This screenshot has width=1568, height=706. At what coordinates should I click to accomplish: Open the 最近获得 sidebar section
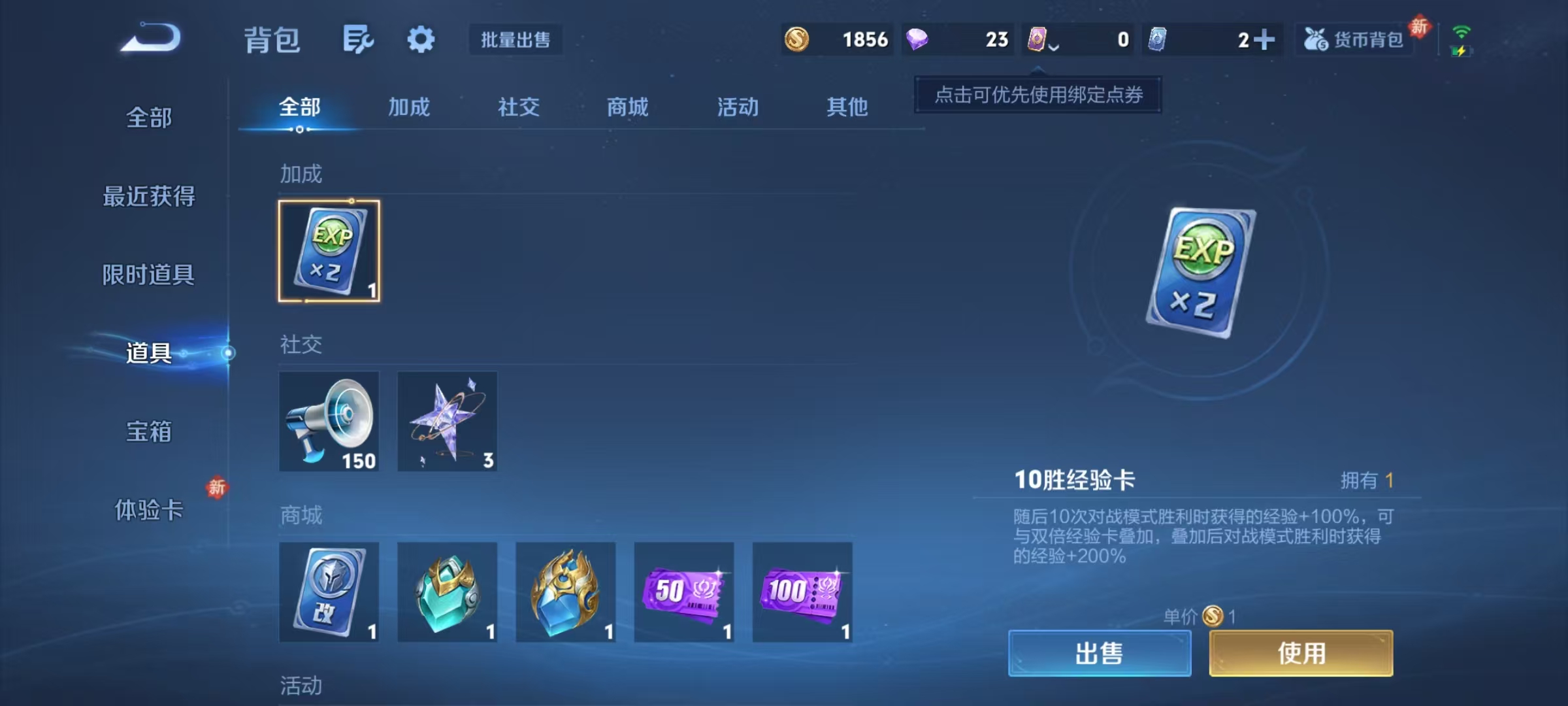(x=149, y=195)
